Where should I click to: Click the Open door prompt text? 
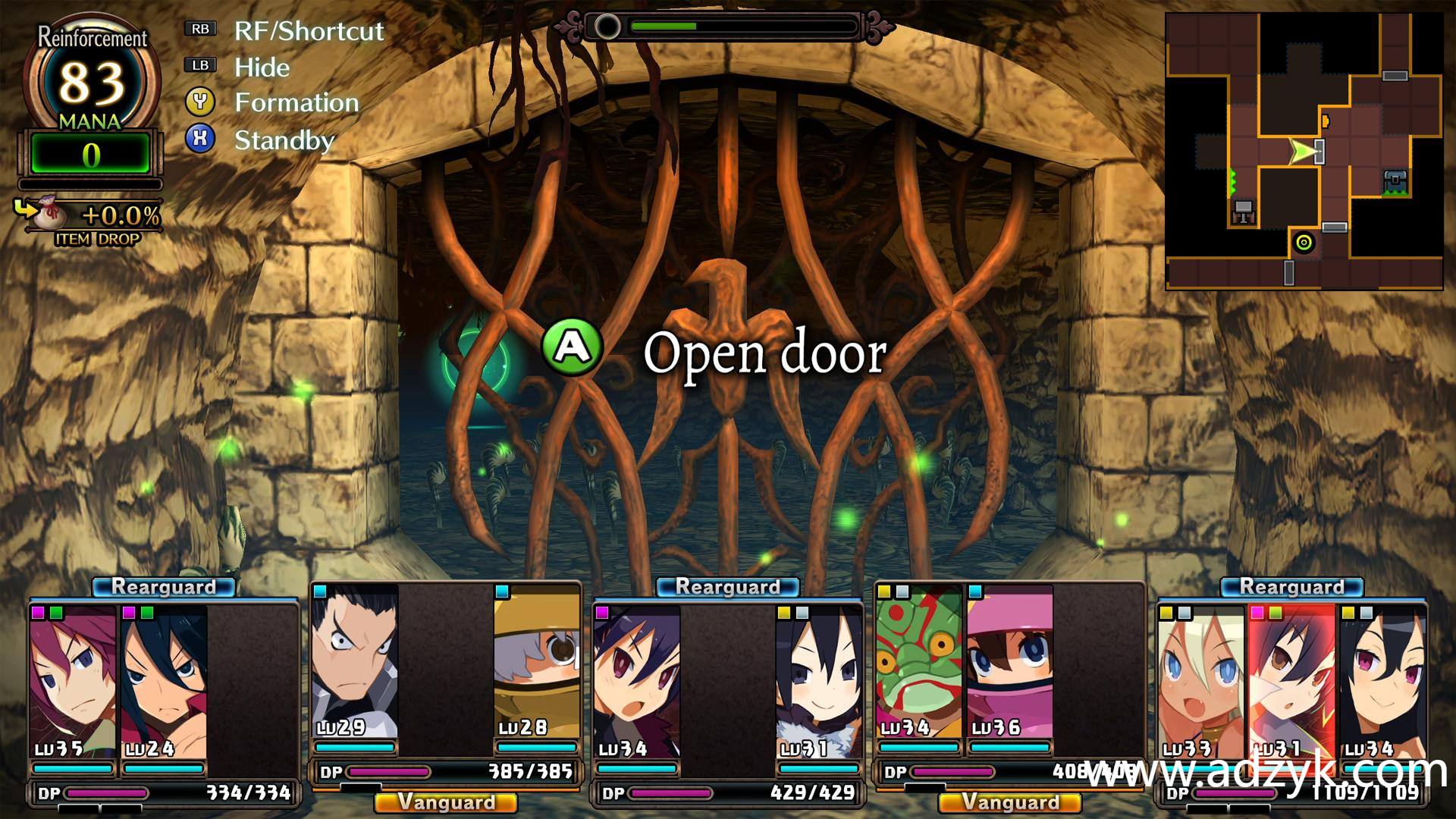764,353
